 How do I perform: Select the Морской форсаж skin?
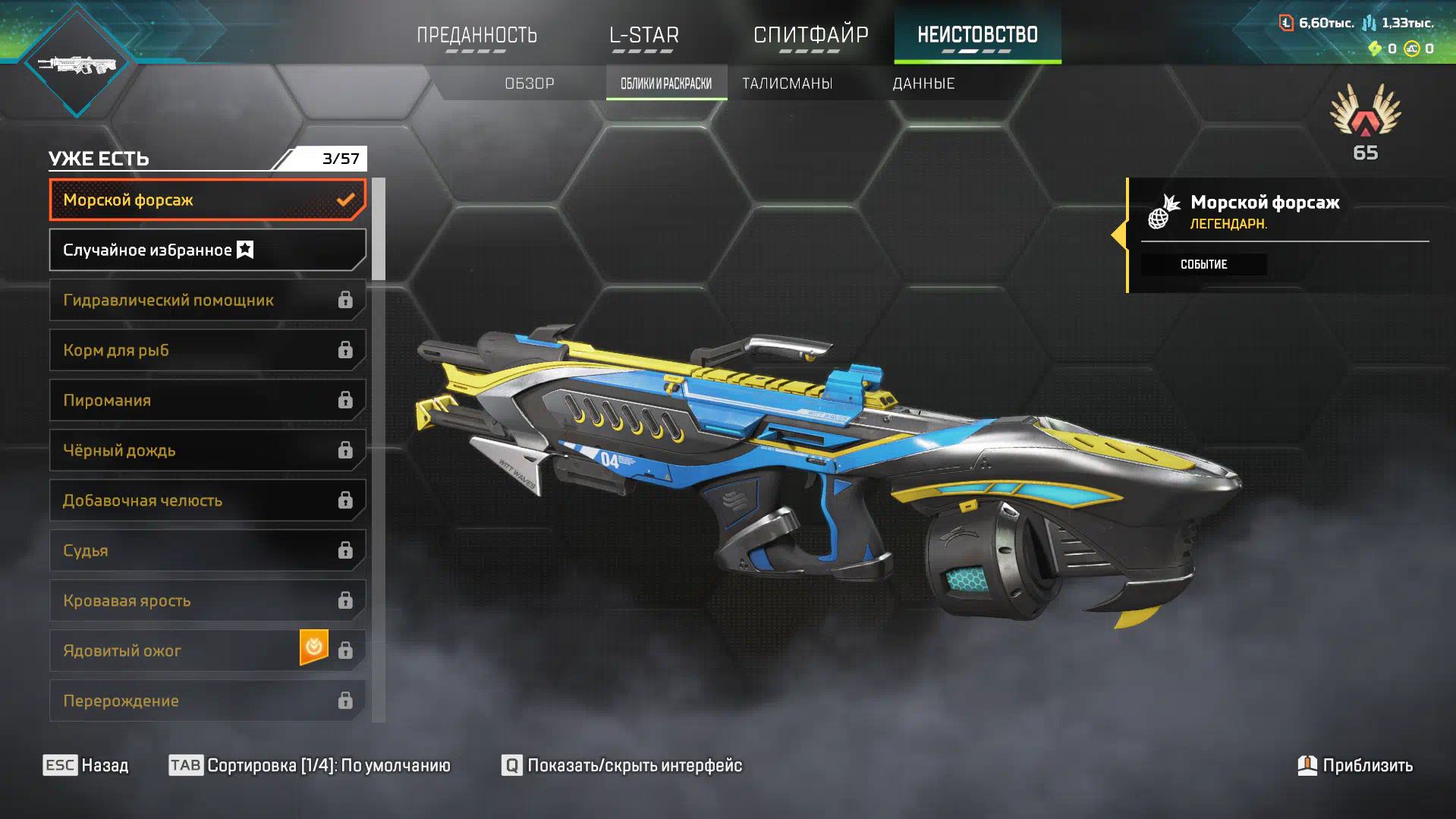coord(207,200)
